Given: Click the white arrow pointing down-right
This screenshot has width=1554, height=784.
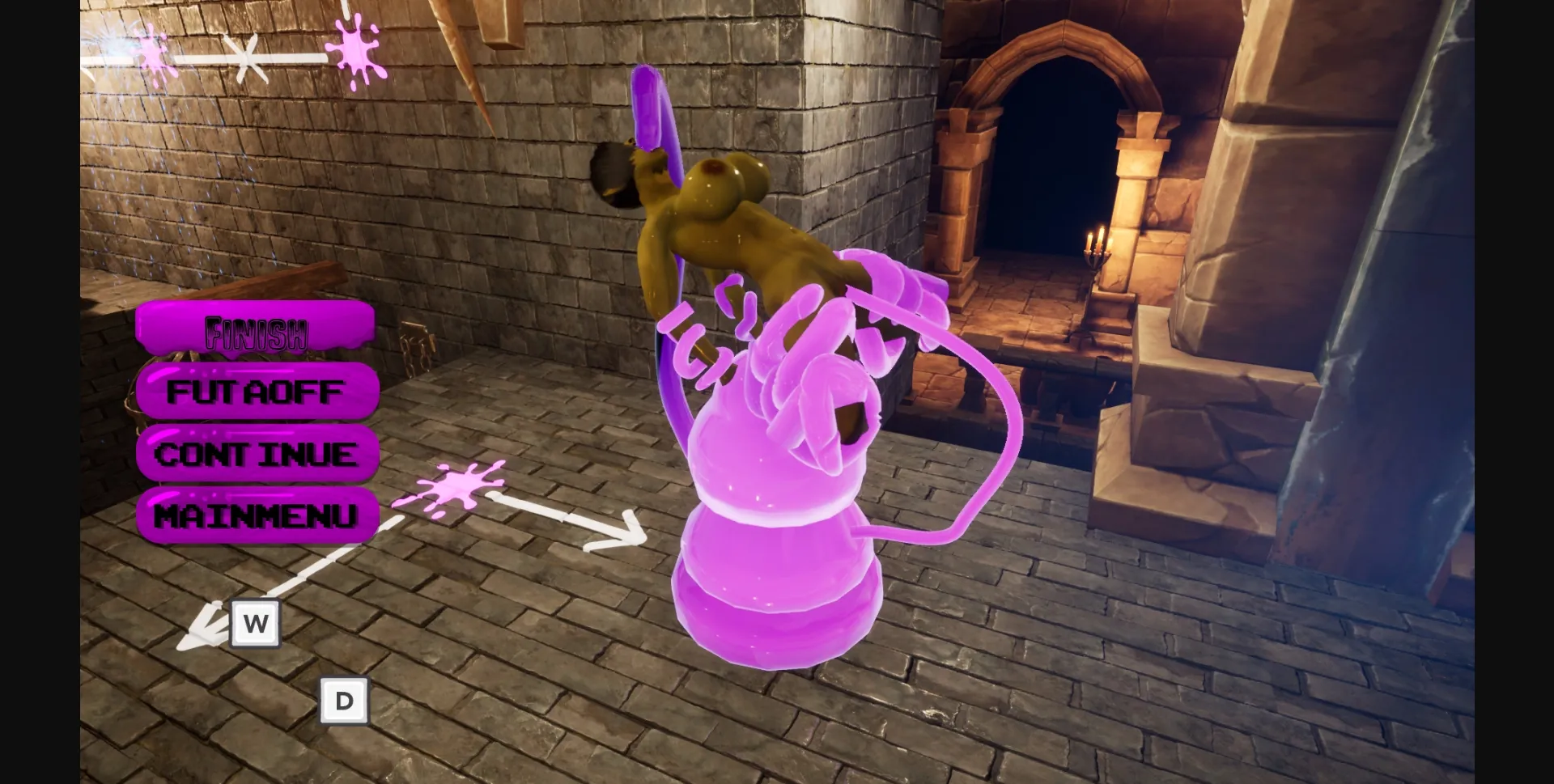Looking at the screenshot, I should coord(615,526).
